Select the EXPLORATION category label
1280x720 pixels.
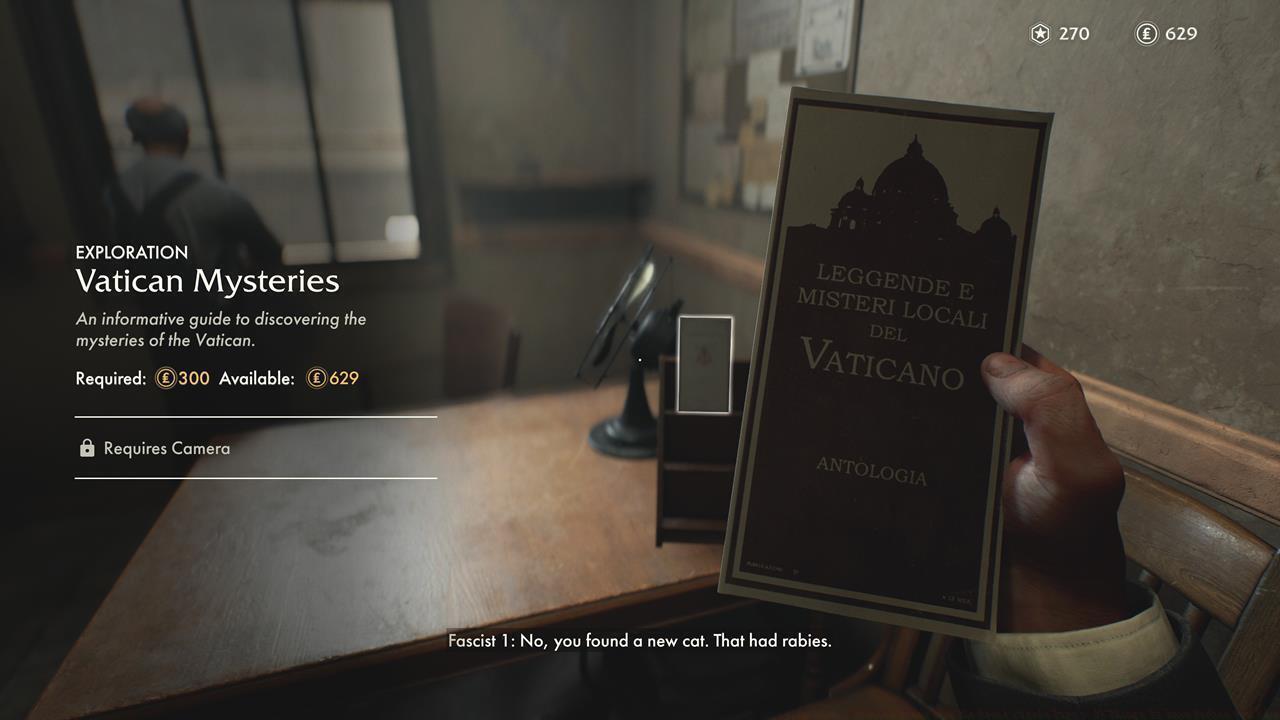point(132,252)
